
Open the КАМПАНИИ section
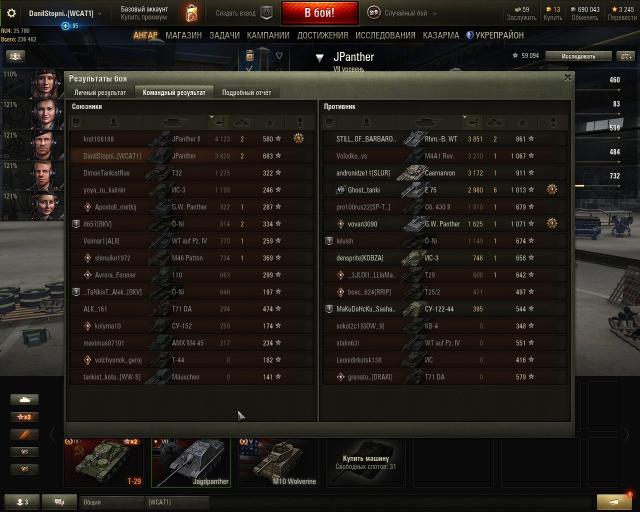tap(268, 35)
